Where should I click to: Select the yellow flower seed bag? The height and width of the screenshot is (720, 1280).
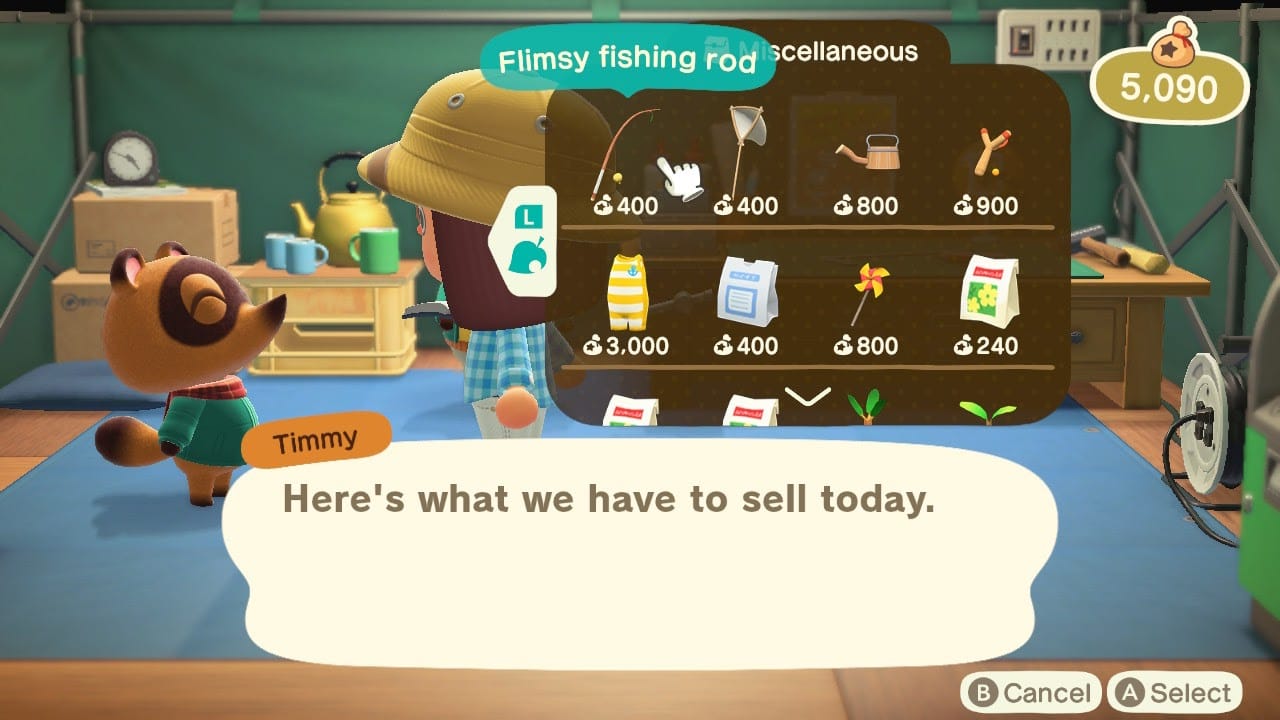(x=987, y=295)
